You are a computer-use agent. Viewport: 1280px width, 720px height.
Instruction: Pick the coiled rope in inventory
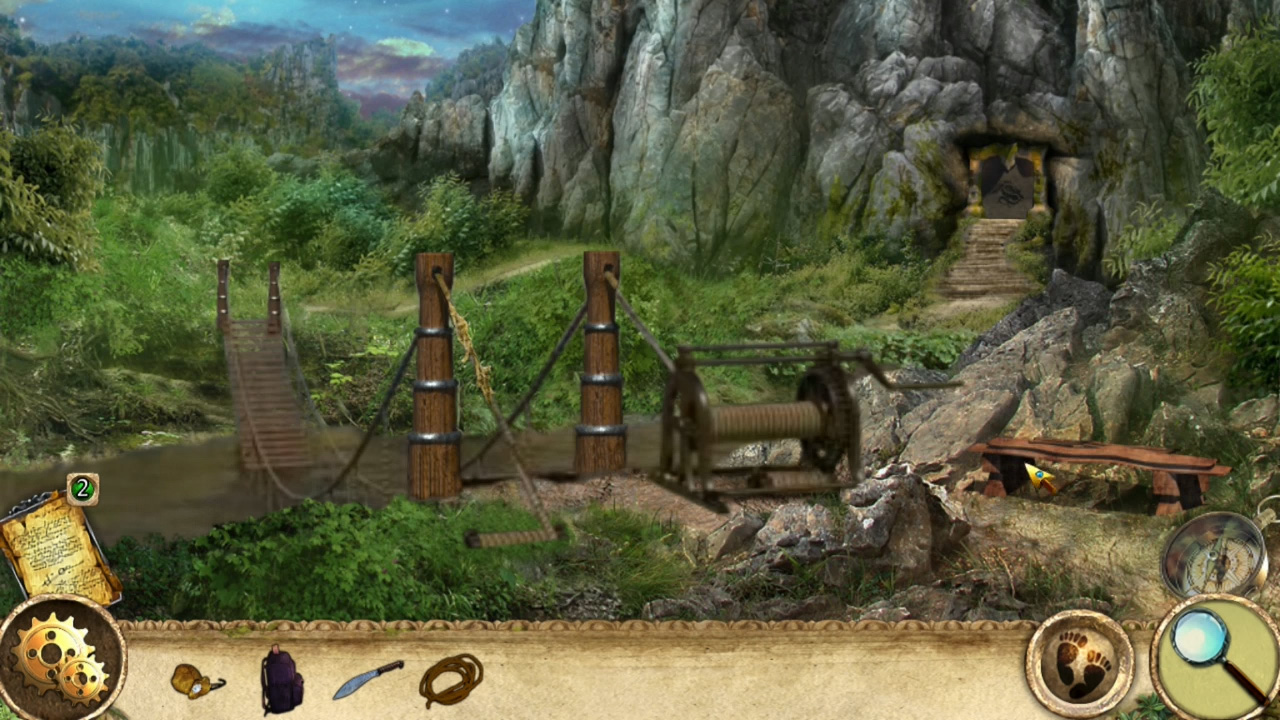452,680
